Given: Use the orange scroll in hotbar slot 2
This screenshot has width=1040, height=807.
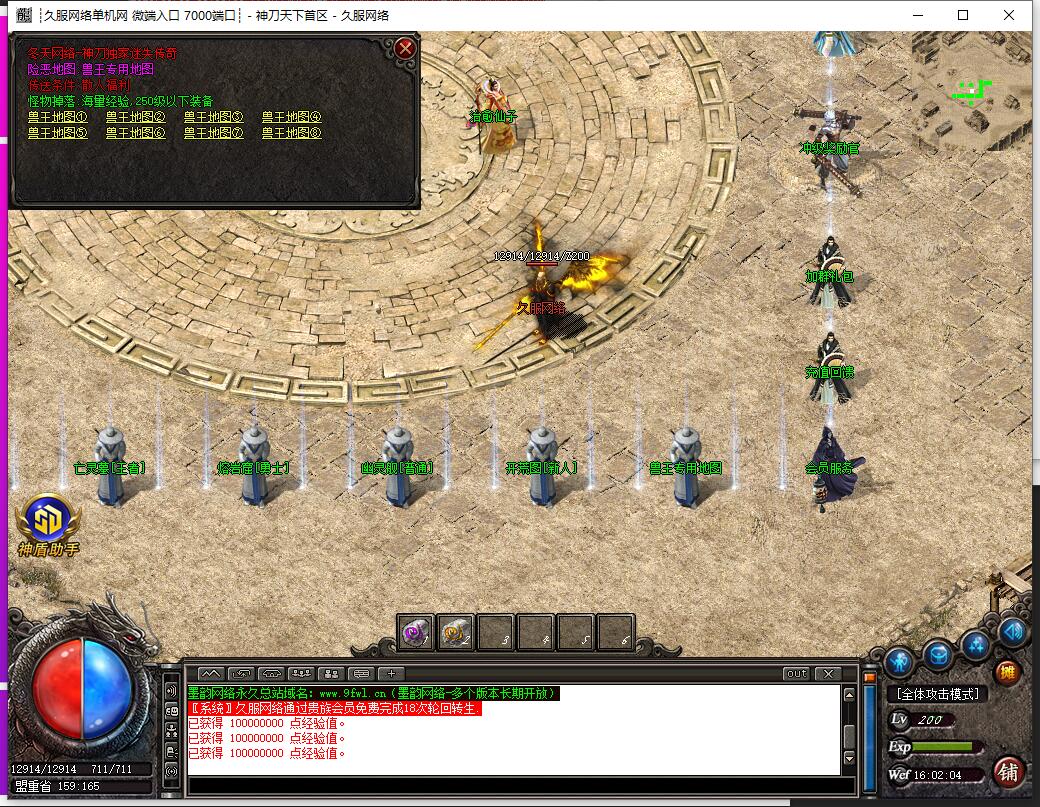Looking at the screenshot, I should [x=456, y=632].
